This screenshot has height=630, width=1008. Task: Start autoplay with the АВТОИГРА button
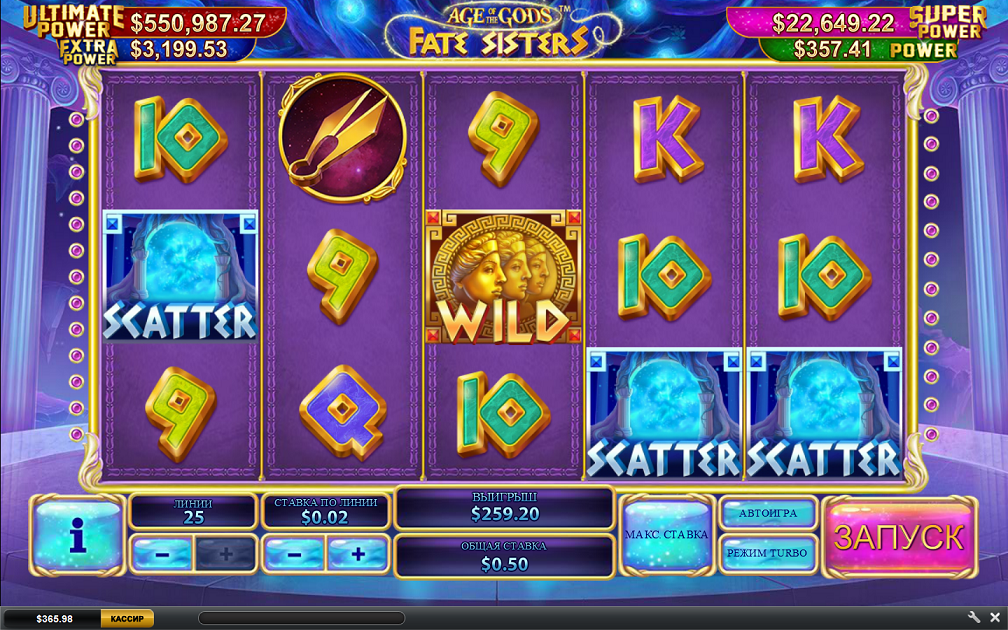pyautogui.click(x=768, y=514)
